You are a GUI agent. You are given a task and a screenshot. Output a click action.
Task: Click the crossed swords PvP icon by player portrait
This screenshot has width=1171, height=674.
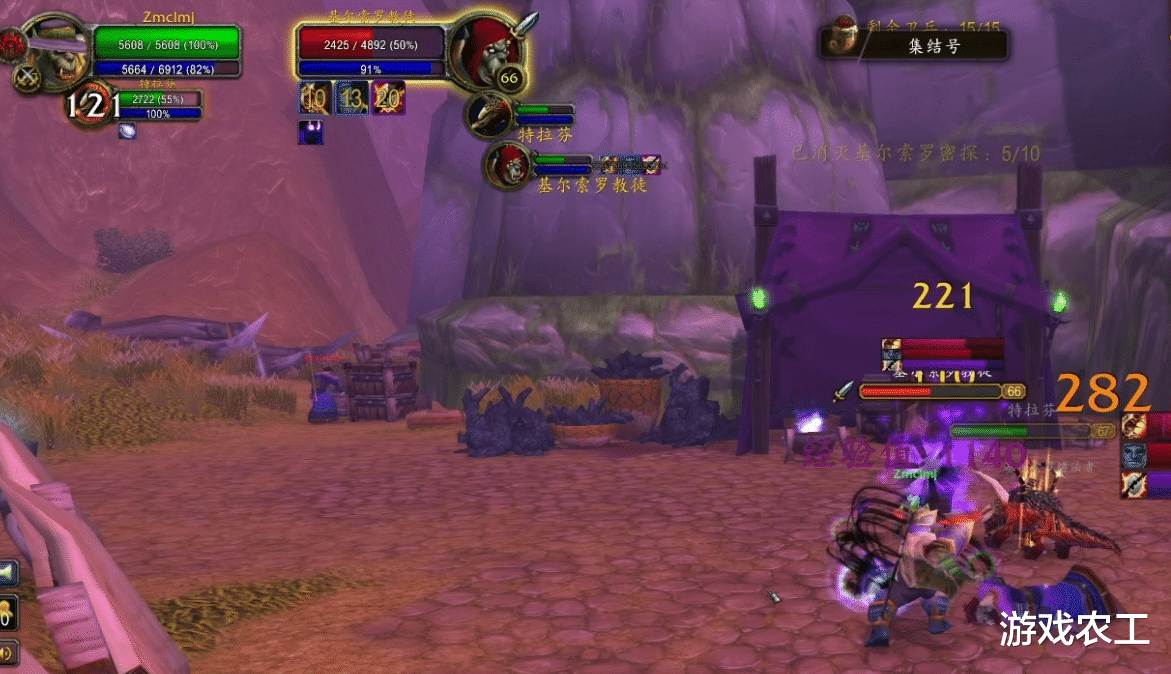click(x=27, y=77)
